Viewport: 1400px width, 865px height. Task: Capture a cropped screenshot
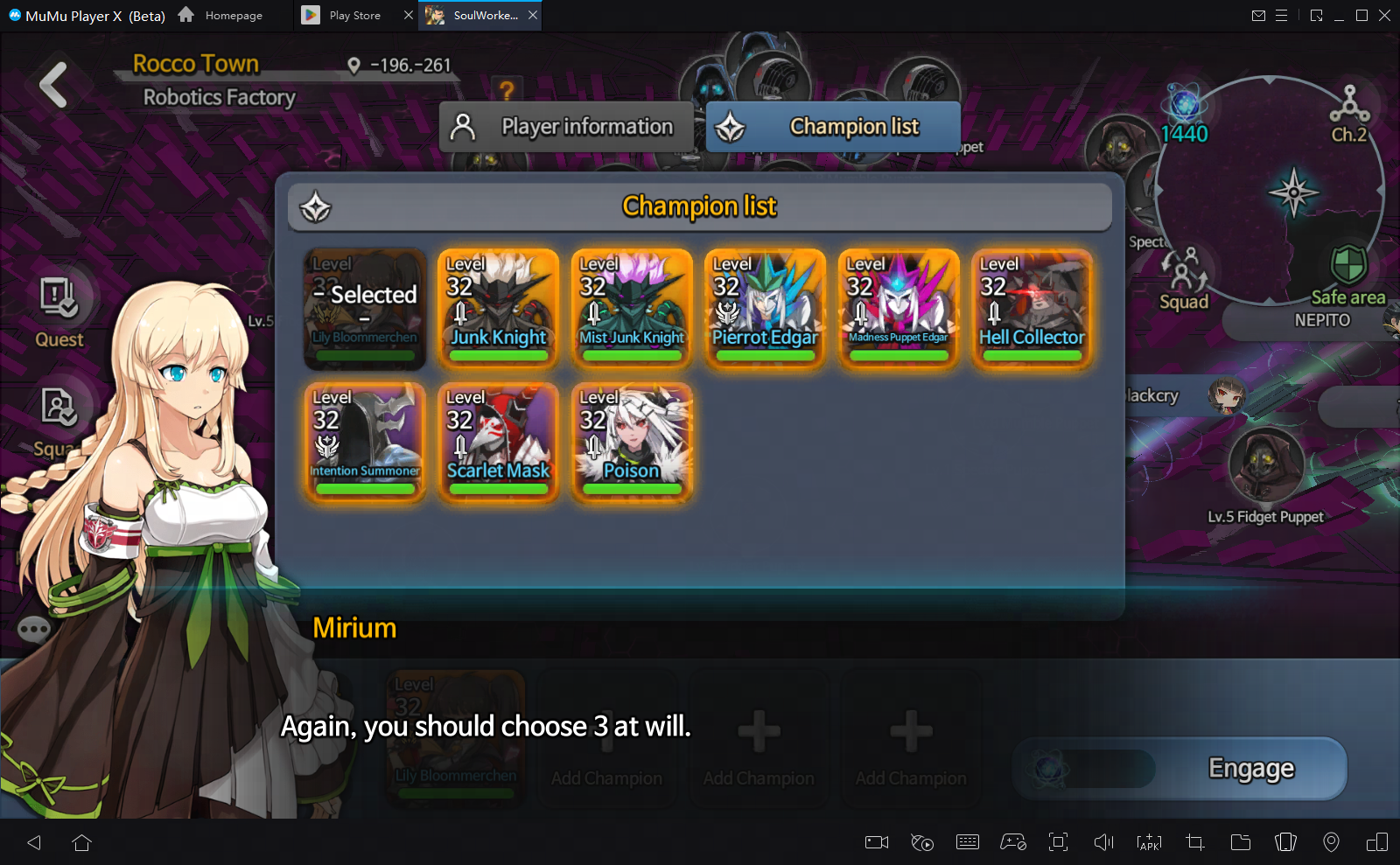click(x=1194, y=842)
